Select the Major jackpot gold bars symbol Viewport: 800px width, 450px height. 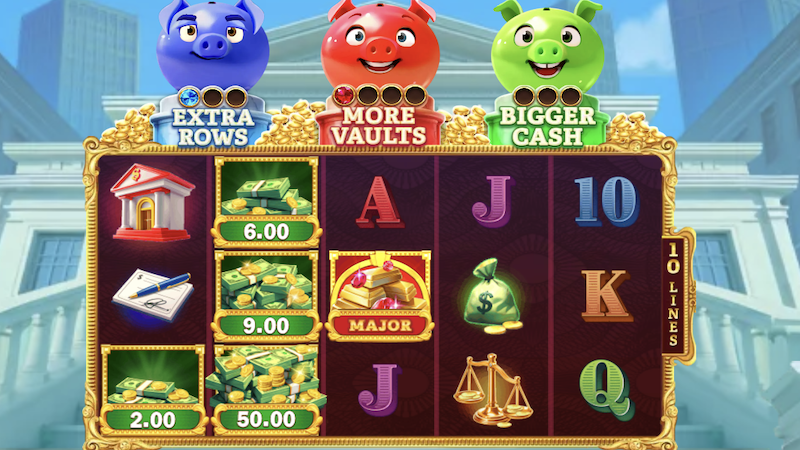[x=380, y=296]
